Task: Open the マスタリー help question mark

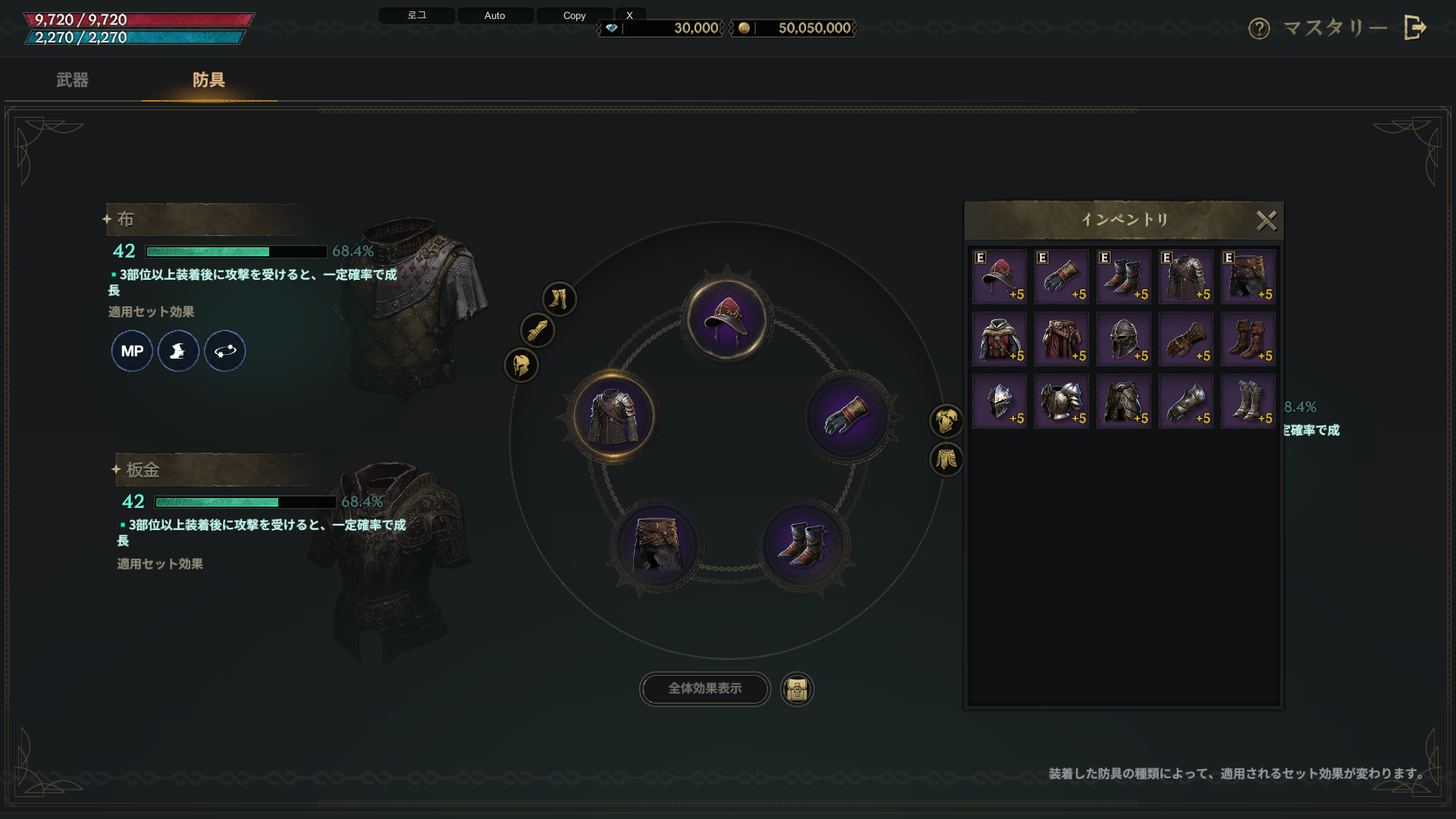Action: pos(1259,29)
